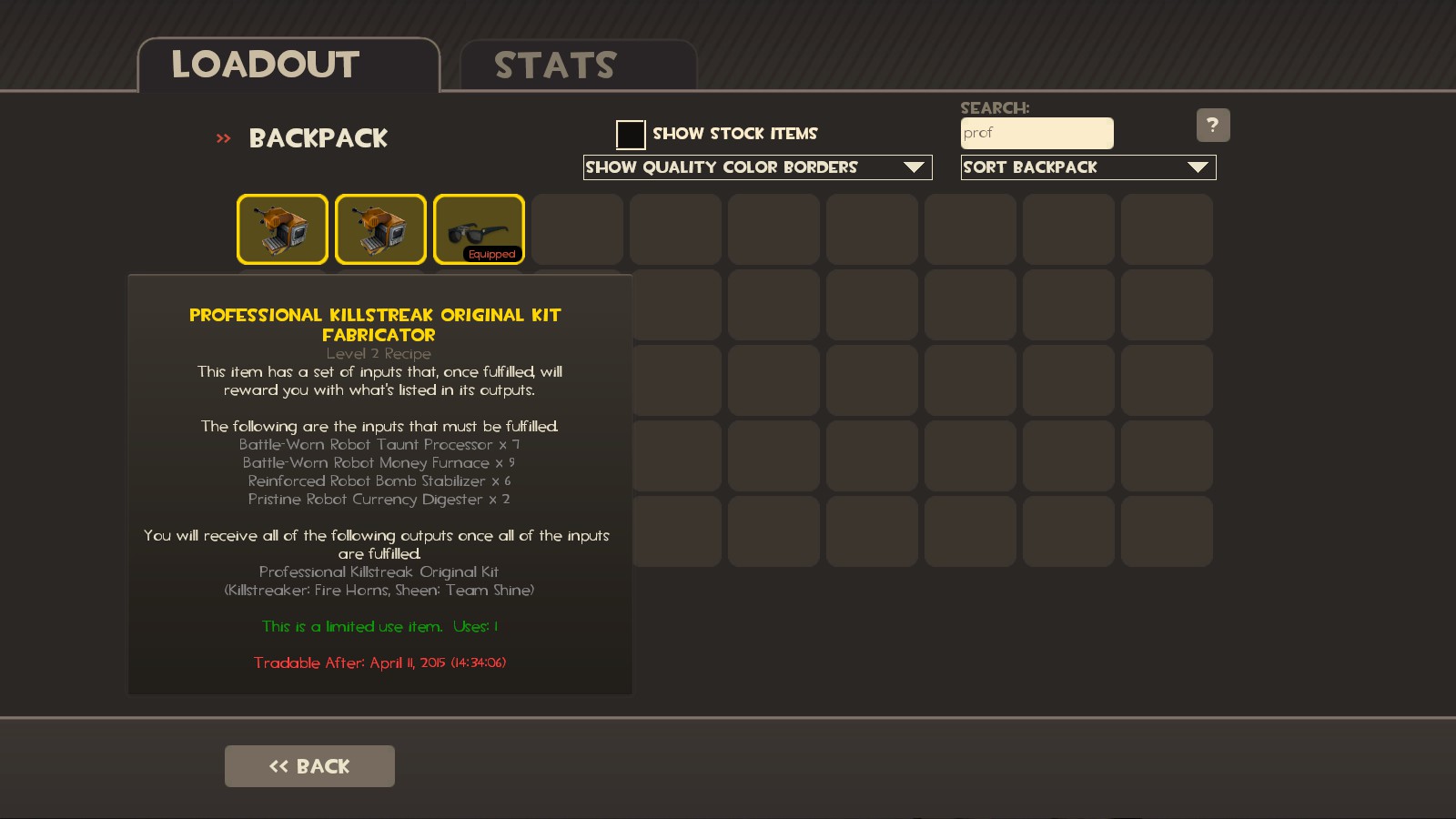Enable the Show Stock Items checkbox
1456x819 pixels.
click(x=631, y=134)
